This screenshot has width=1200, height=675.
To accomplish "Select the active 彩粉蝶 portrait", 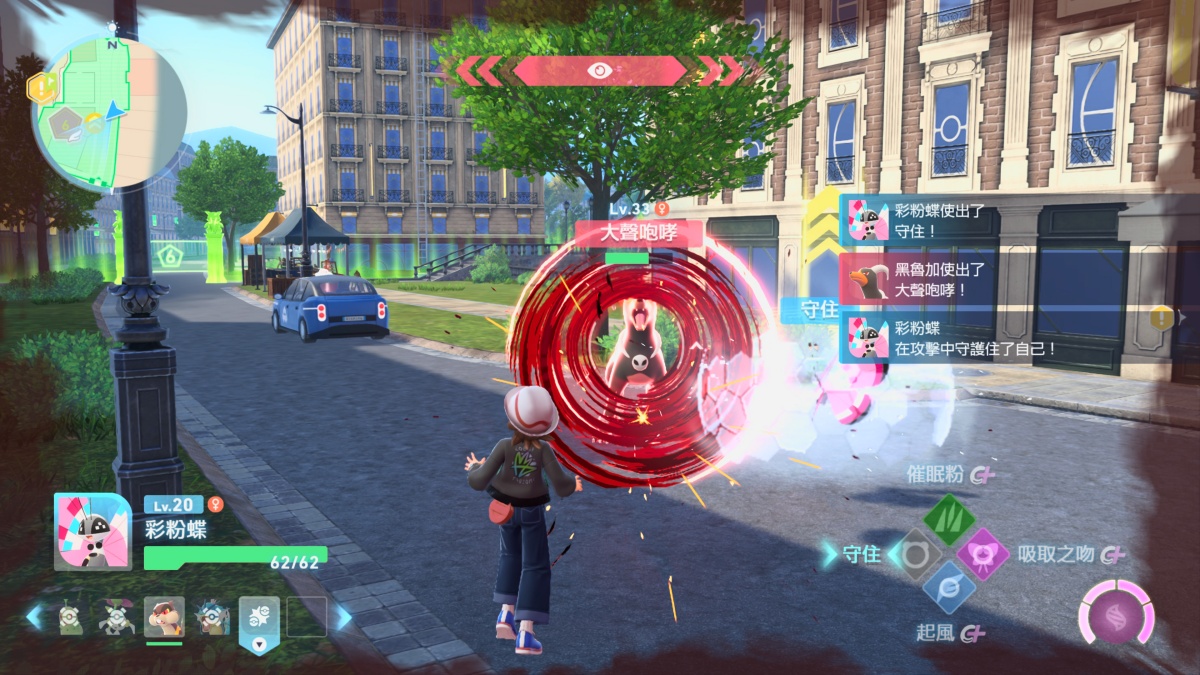I will (x=92, y=532).
